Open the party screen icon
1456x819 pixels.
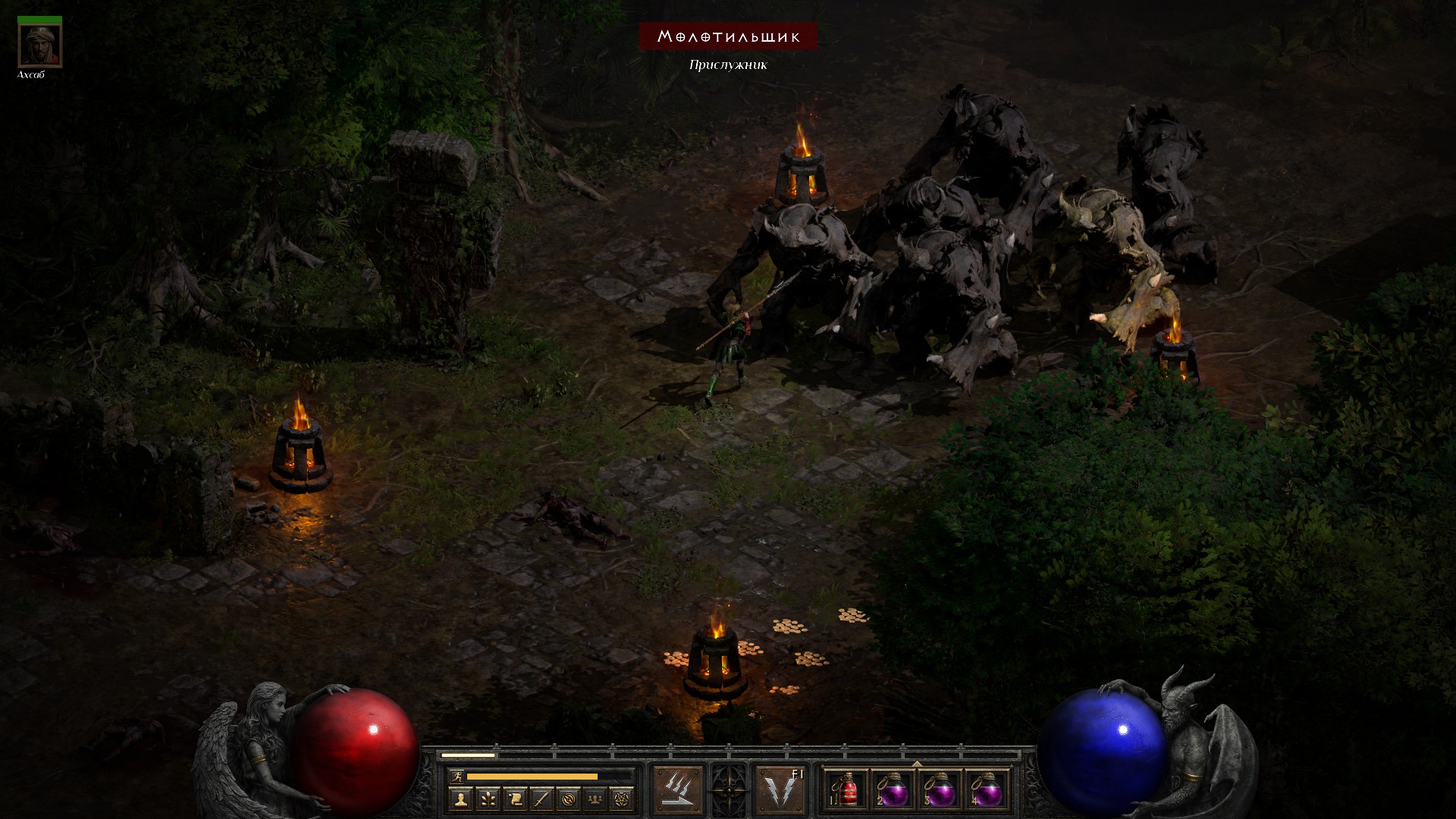click(x=595, y=799)
